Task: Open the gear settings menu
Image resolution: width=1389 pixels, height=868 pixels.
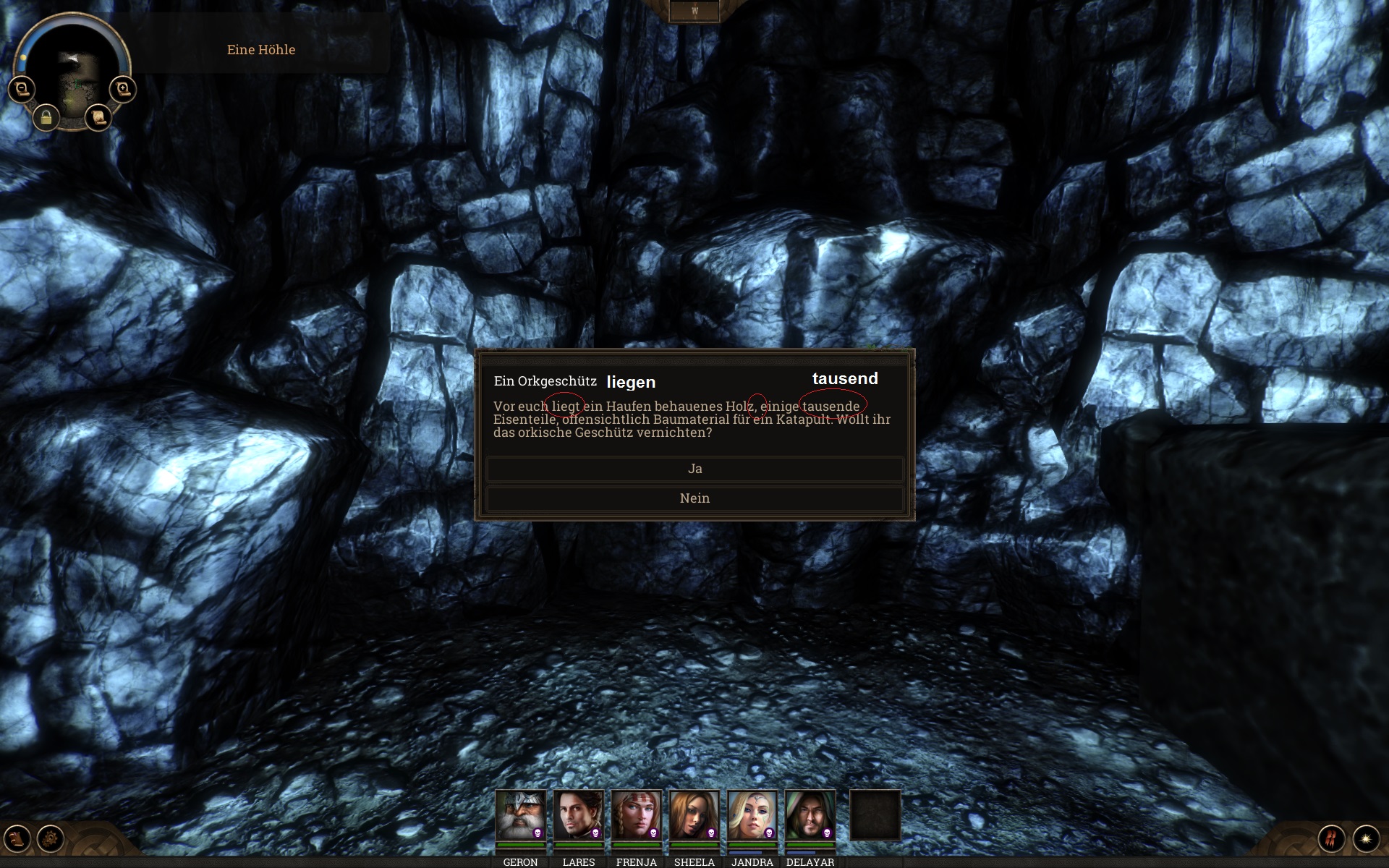Action: (51, 839)
